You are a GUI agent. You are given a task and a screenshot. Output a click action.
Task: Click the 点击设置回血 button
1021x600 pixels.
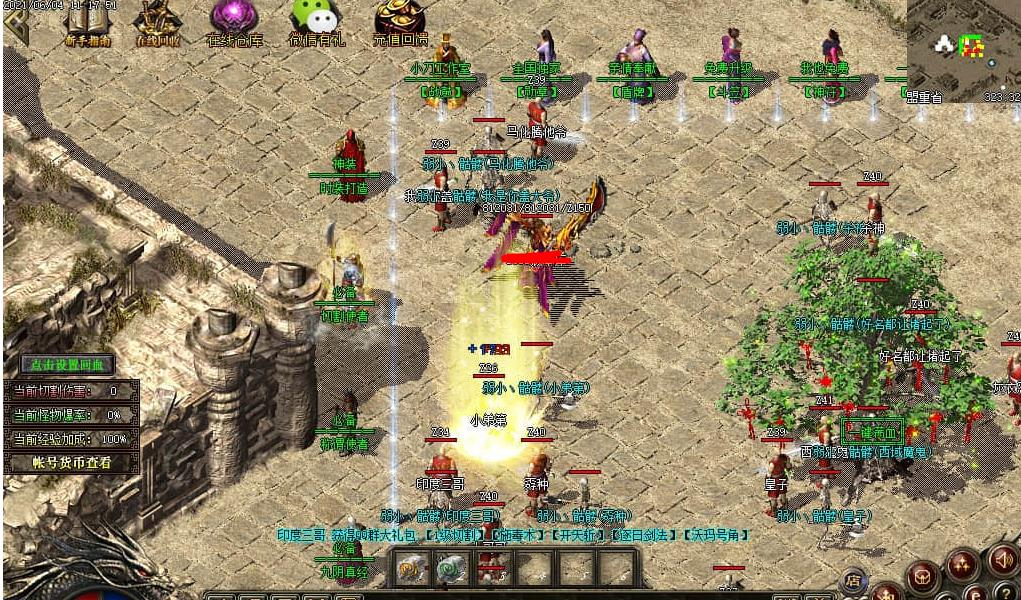(x=68, y=365)
